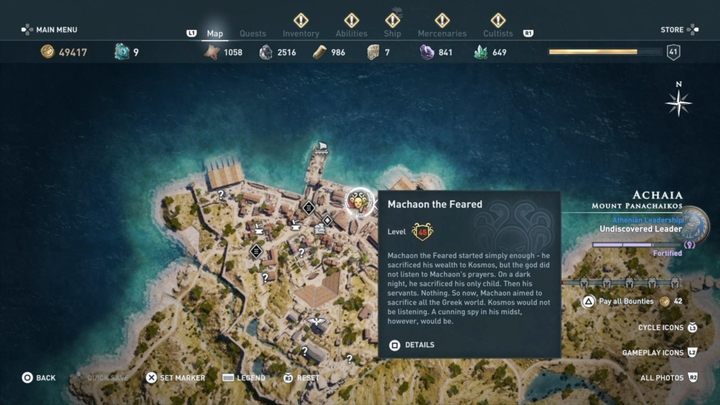
Task: Cycle map icons
Action: (661, 328)
